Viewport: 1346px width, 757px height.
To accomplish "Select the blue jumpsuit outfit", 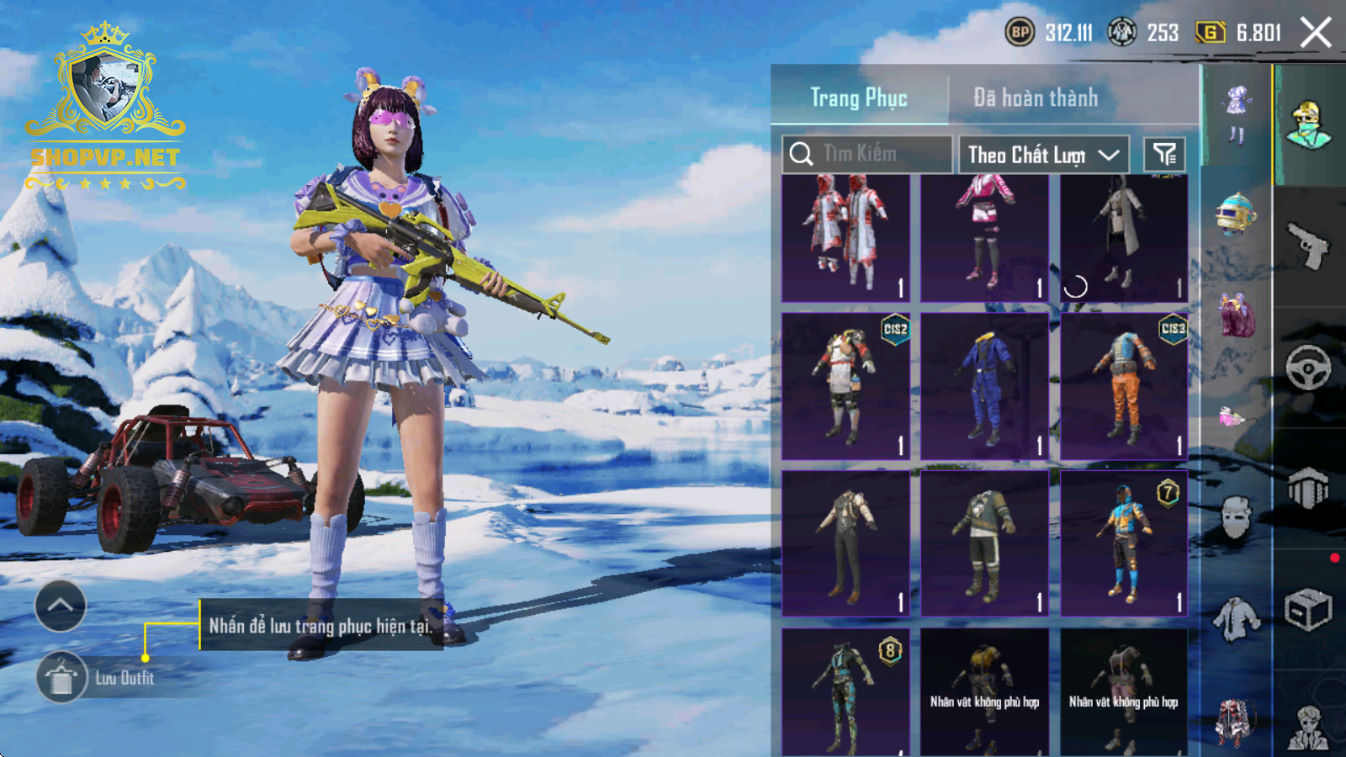I will [x=985, y=386].
